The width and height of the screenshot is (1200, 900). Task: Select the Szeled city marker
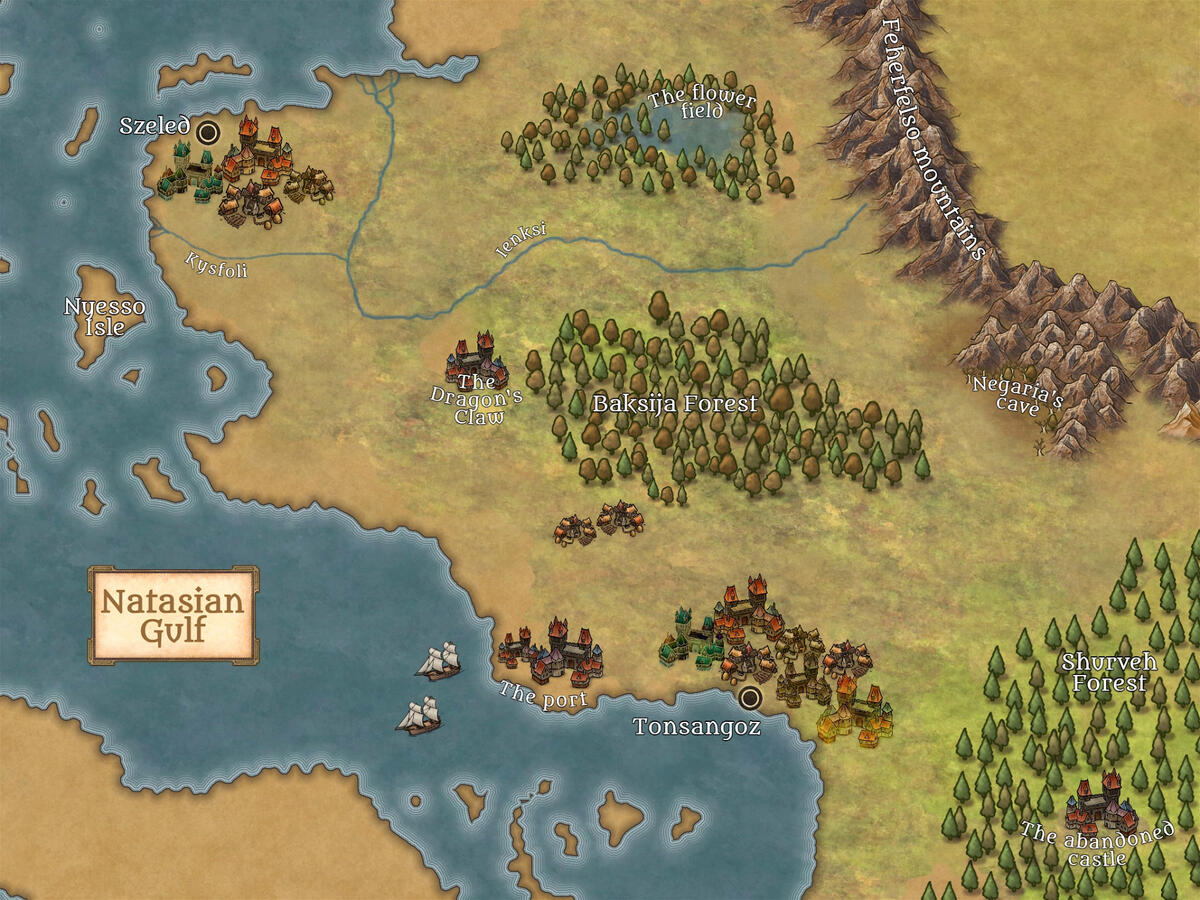[208, 132]
